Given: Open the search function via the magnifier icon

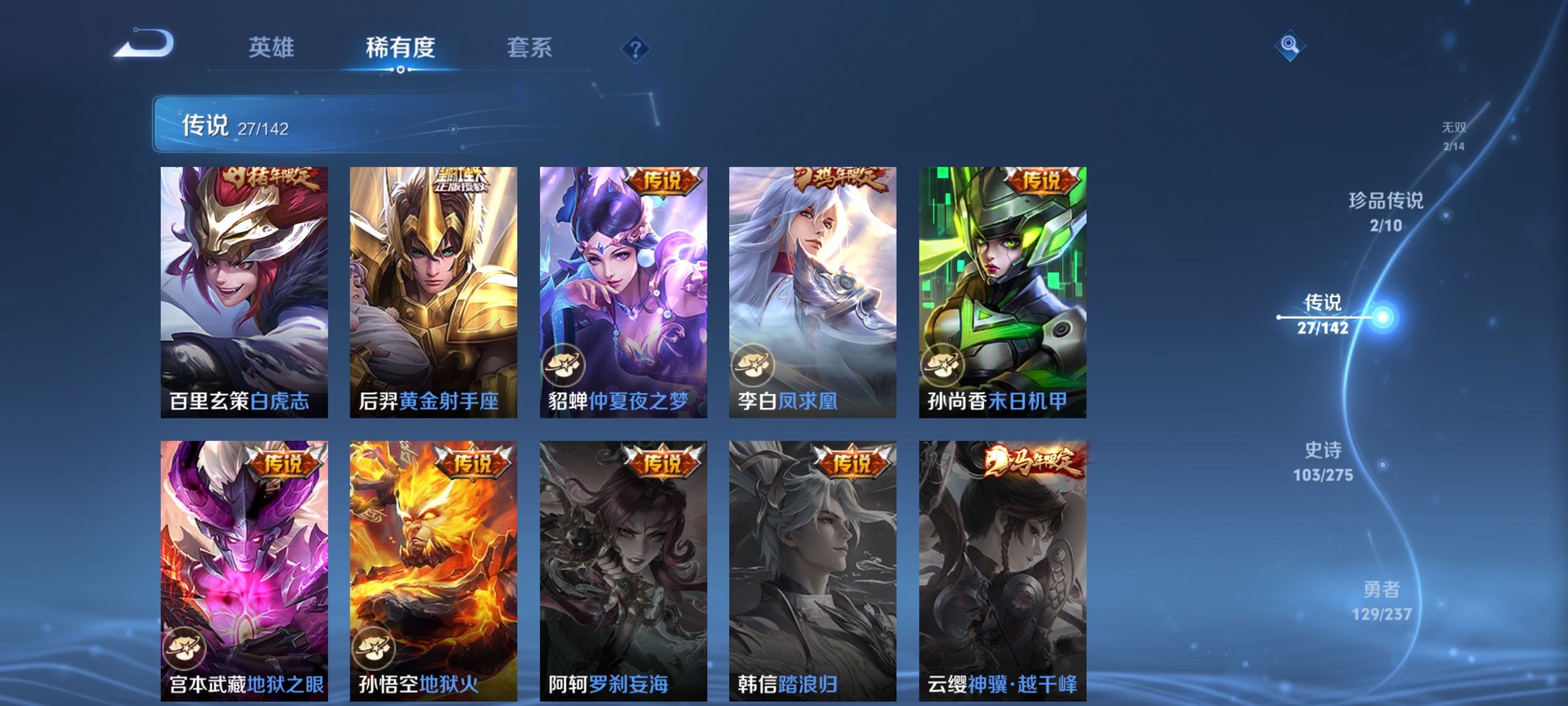Looking at the screenshot, I should [1290, 44].
